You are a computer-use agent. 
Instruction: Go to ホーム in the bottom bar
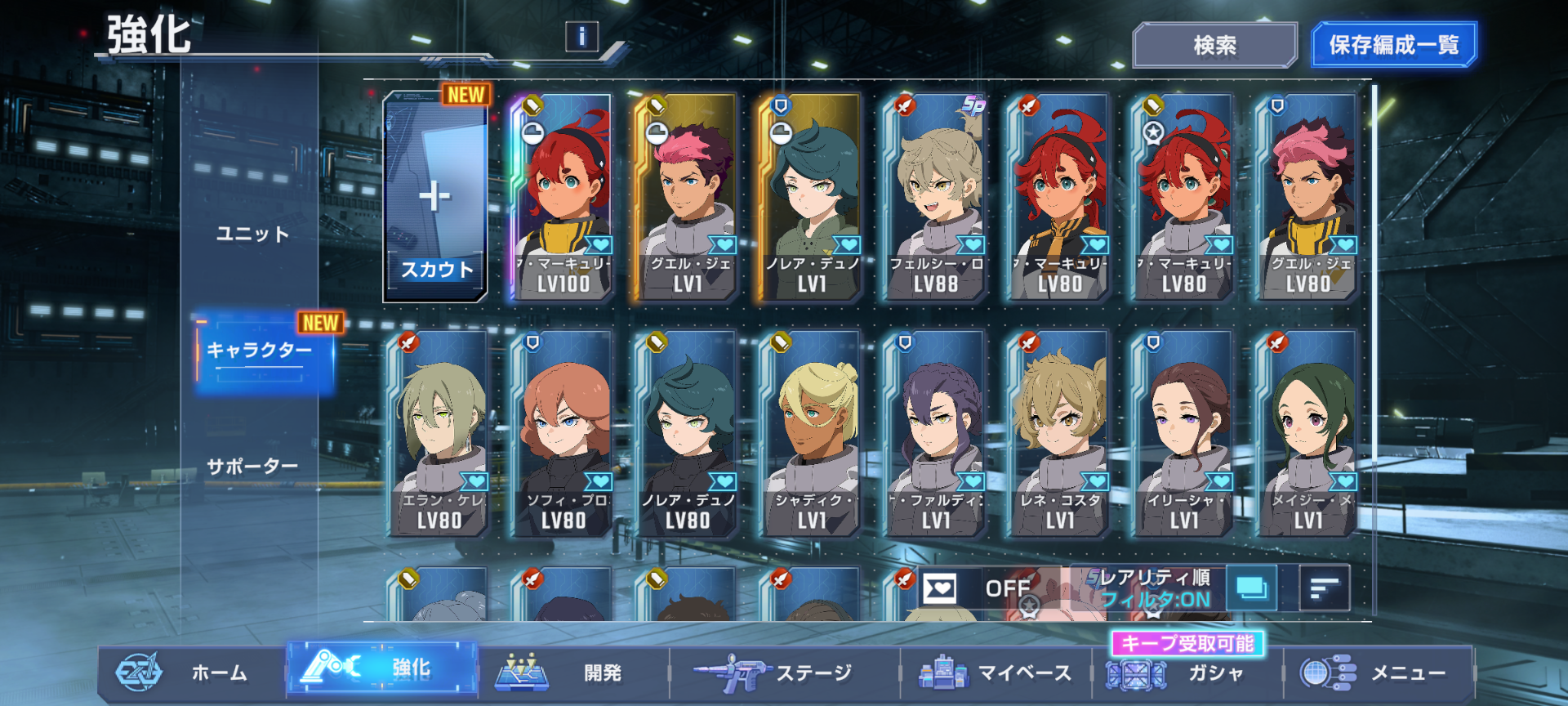(192, 673)
